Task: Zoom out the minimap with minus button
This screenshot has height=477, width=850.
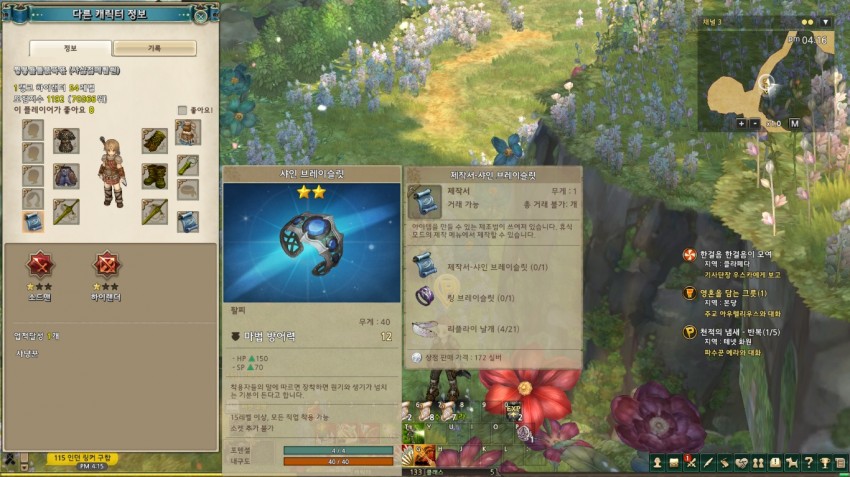Action: tap(756, 123)
